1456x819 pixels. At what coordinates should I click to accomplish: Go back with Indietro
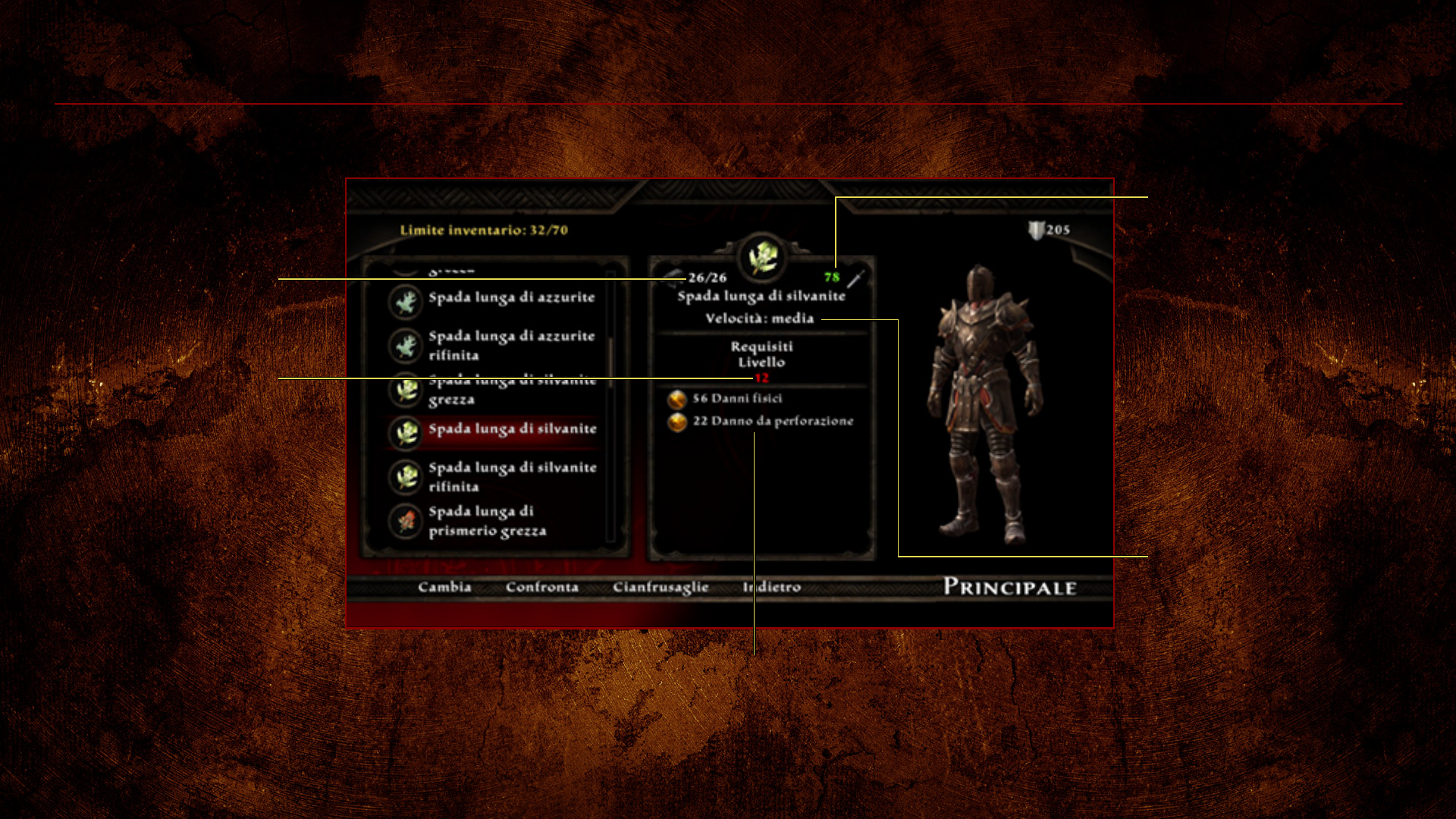tap(772, 587)
